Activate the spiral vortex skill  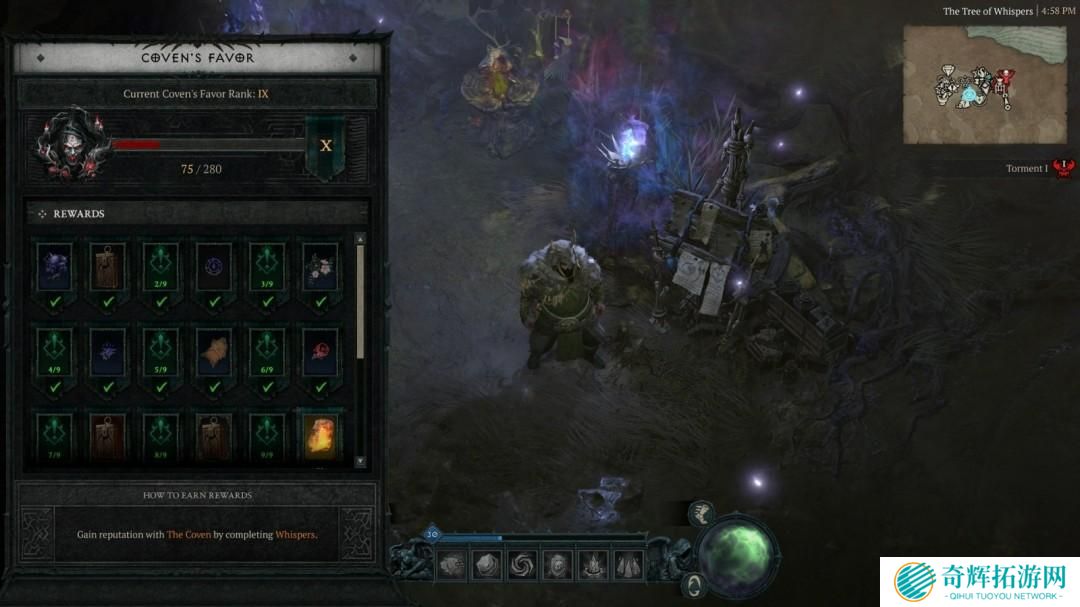(520, 565)
